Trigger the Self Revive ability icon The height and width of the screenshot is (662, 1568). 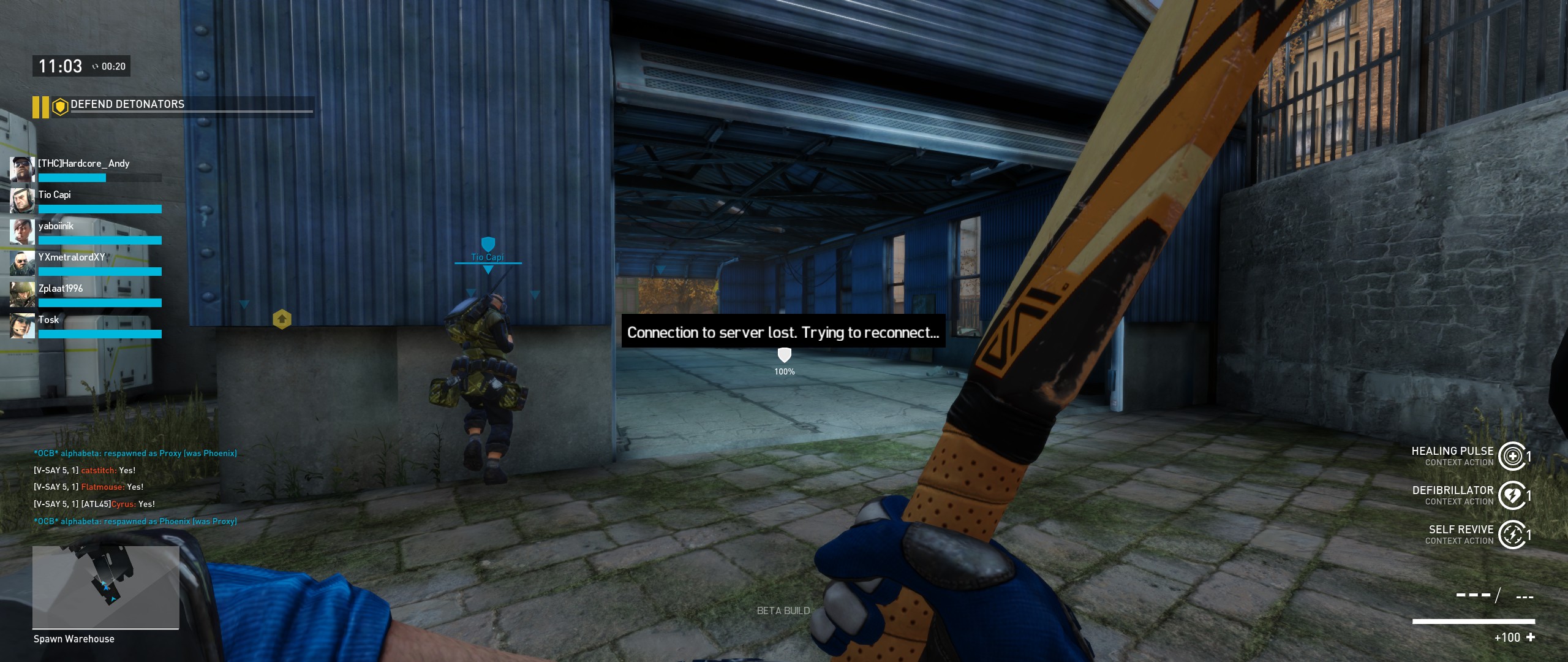(1512, 535)
